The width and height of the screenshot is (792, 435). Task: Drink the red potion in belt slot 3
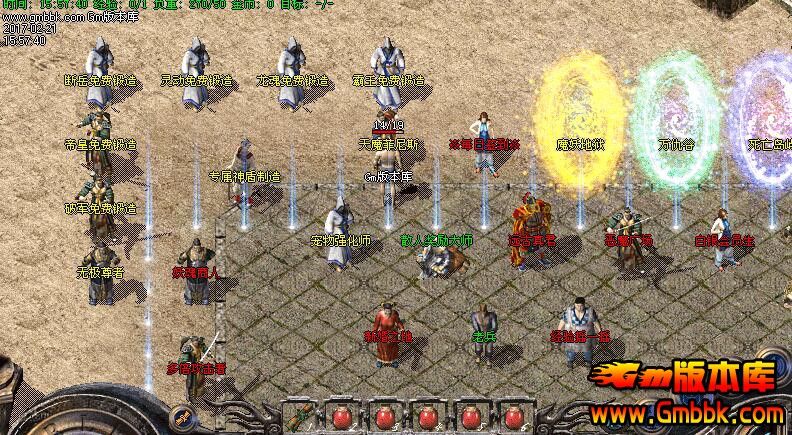click(x=384, y=417)
